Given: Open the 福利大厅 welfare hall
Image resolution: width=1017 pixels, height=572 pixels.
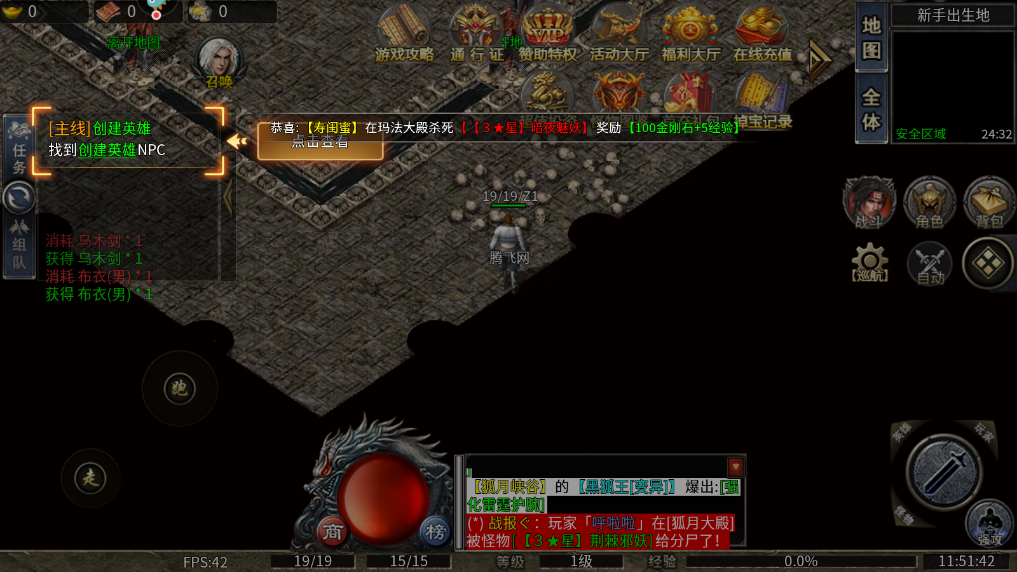Looking at the screenshot, I should tap(690, 33).
